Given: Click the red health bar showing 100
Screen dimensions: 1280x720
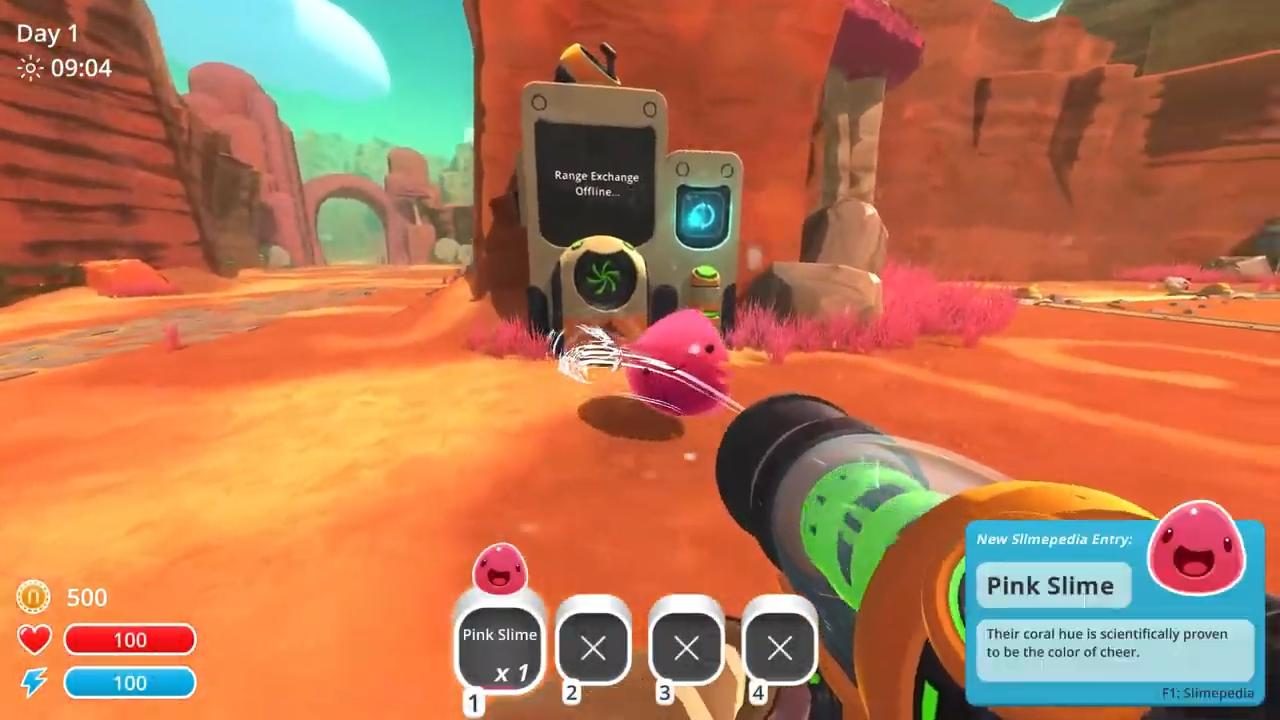Looking at the screenshot, I should (130, 640).
